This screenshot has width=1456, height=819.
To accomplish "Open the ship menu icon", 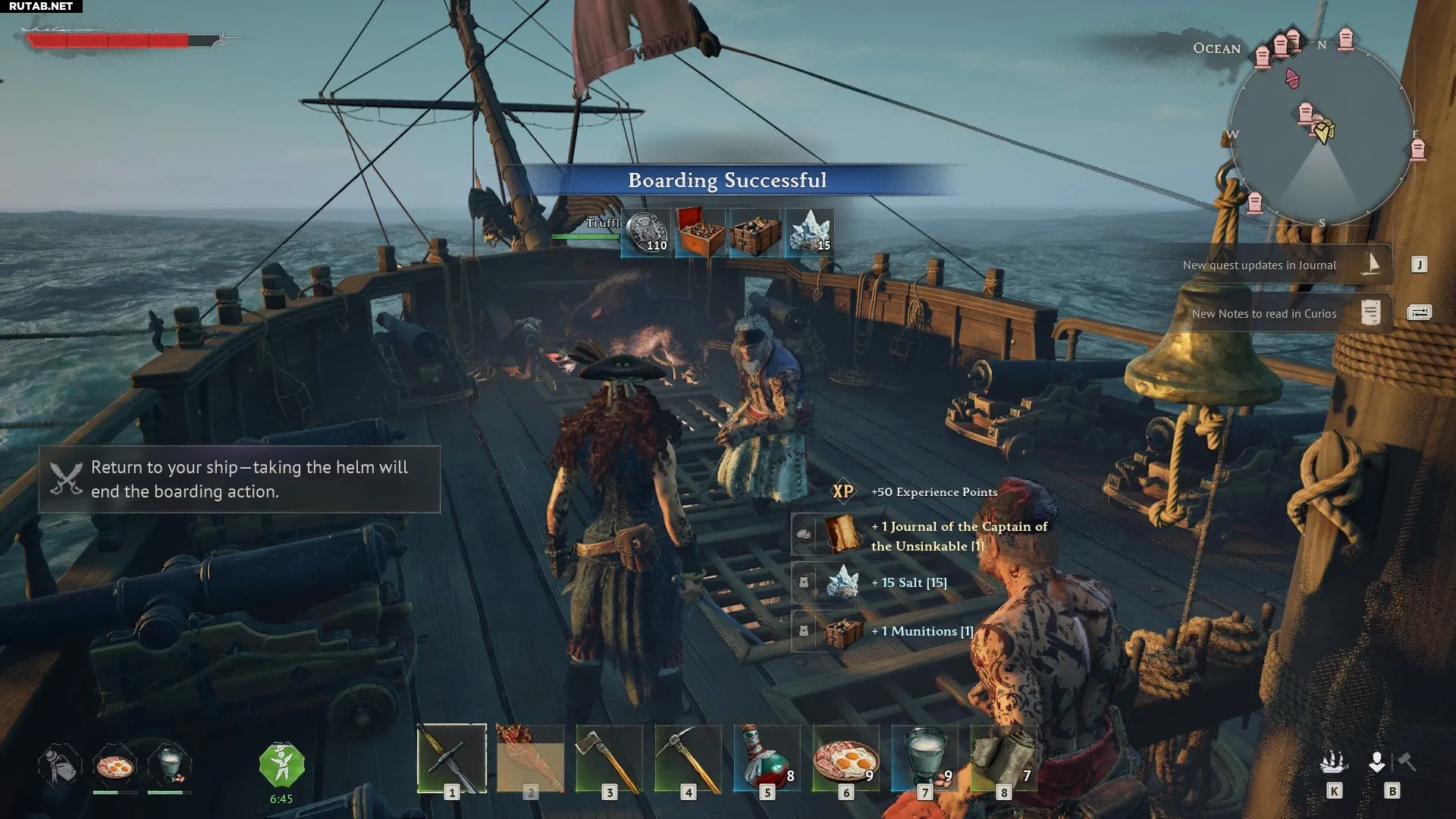I will click(1334, 762).
